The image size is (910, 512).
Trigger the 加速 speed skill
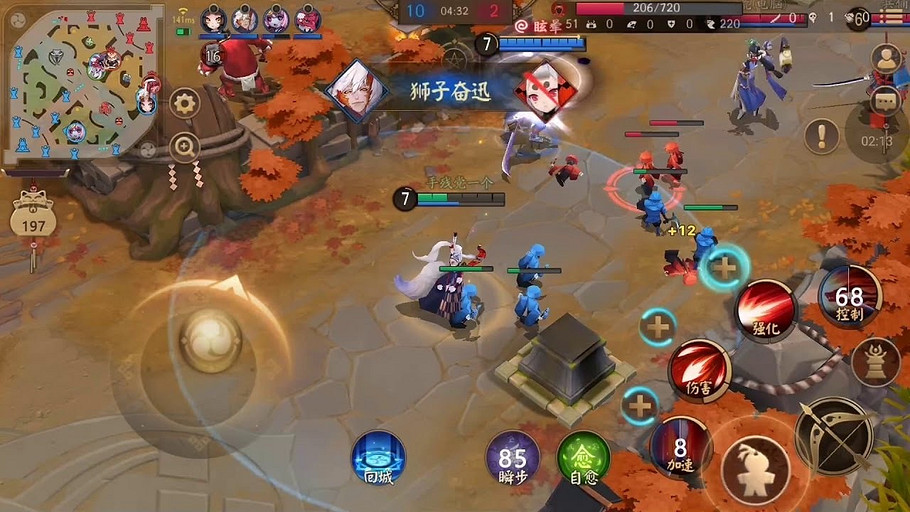click(680, 446)
